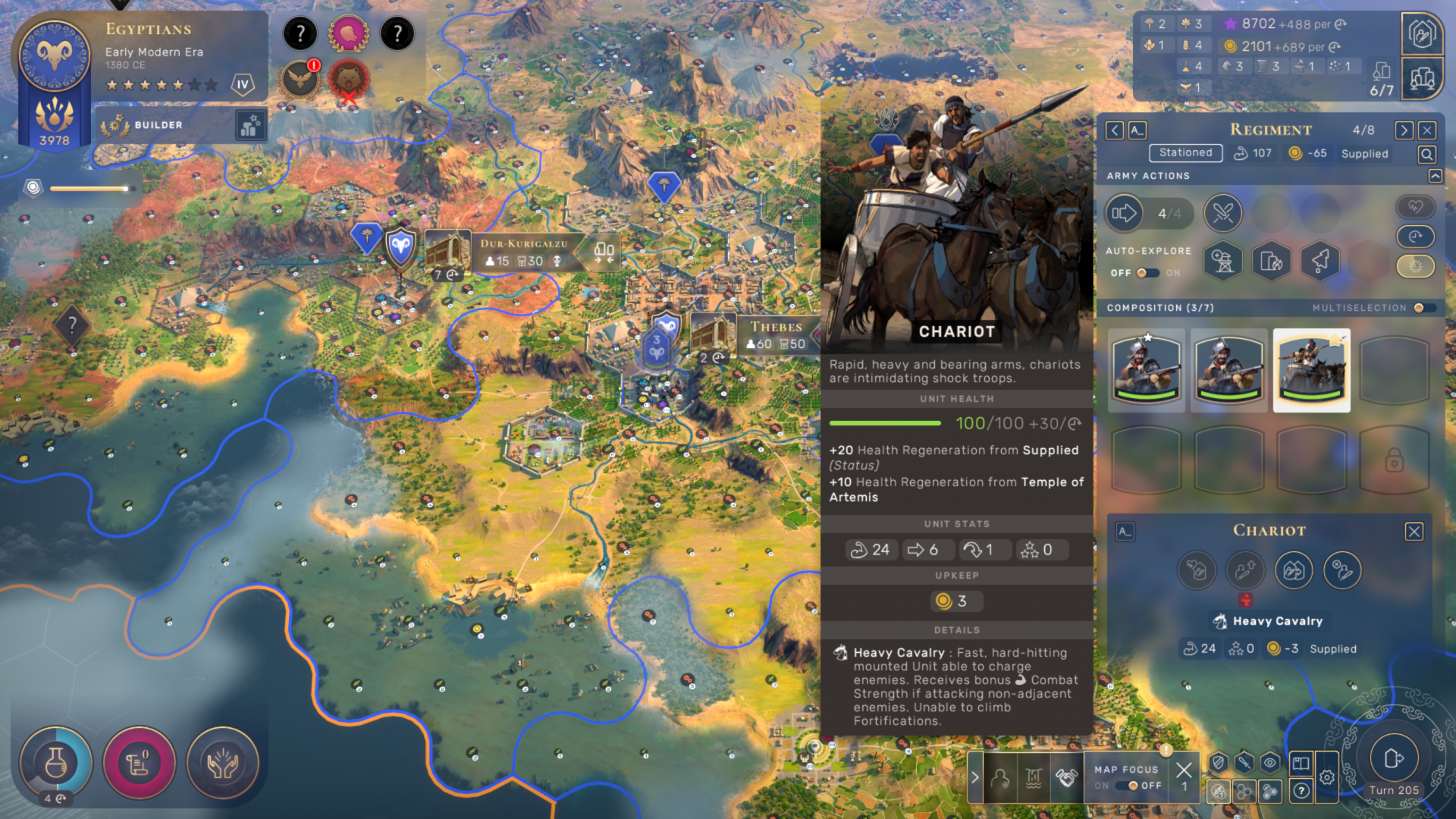Click the magnifier in Regiment panel
Viewport: 1456px width, 819px height.
[x=1426, y=155]
